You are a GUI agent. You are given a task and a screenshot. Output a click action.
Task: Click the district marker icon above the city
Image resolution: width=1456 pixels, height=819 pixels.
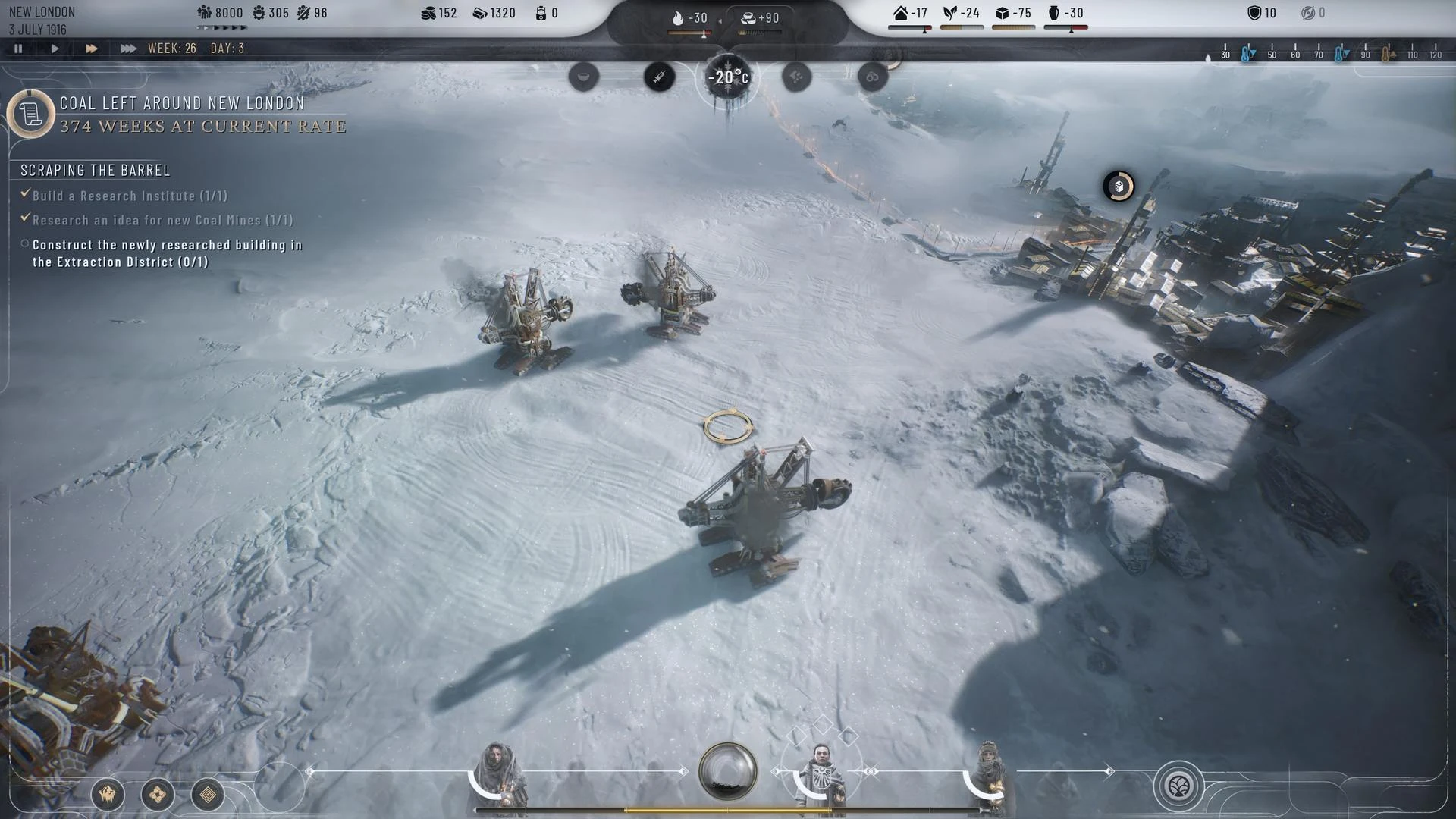pos(1119,187)
